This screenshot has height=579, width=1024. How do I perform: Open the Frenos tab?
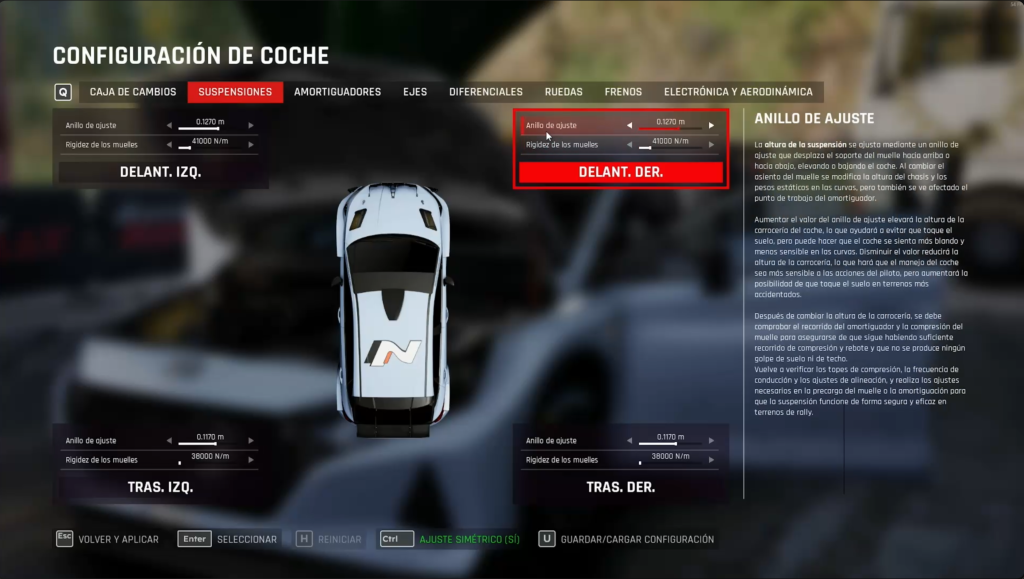coord(623,92)
